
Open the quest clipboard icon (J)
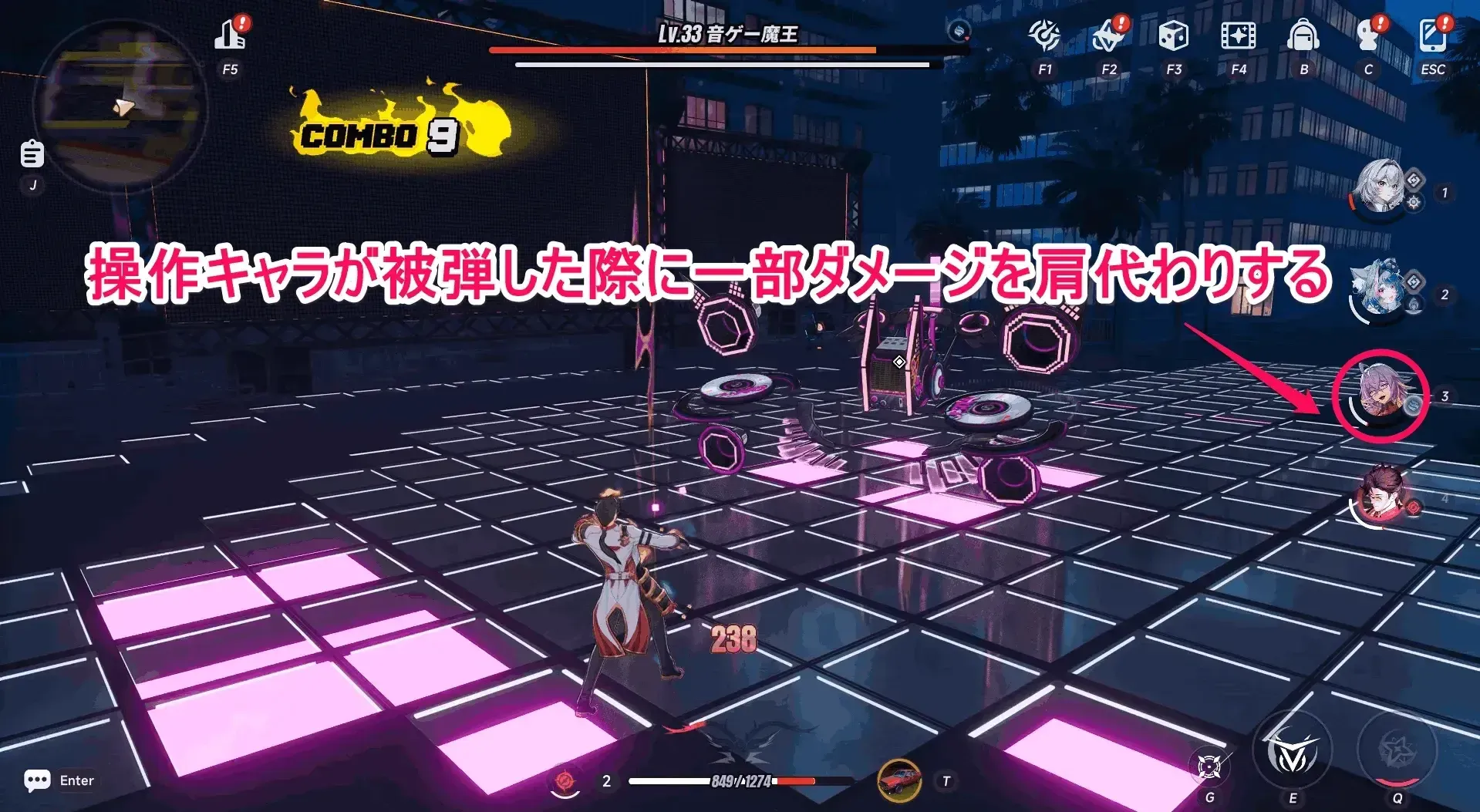[32, 153]
